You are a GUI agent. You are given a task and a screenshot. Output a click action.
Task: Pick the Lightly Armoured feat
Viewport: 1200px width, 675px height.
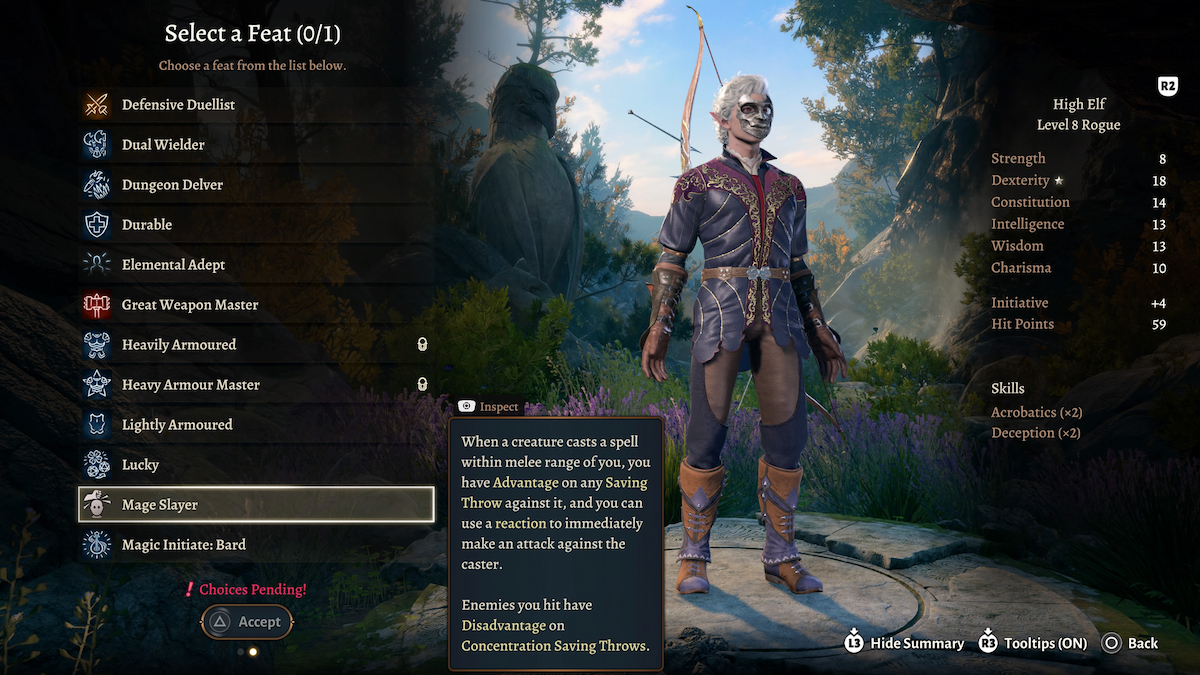(177, 425)
